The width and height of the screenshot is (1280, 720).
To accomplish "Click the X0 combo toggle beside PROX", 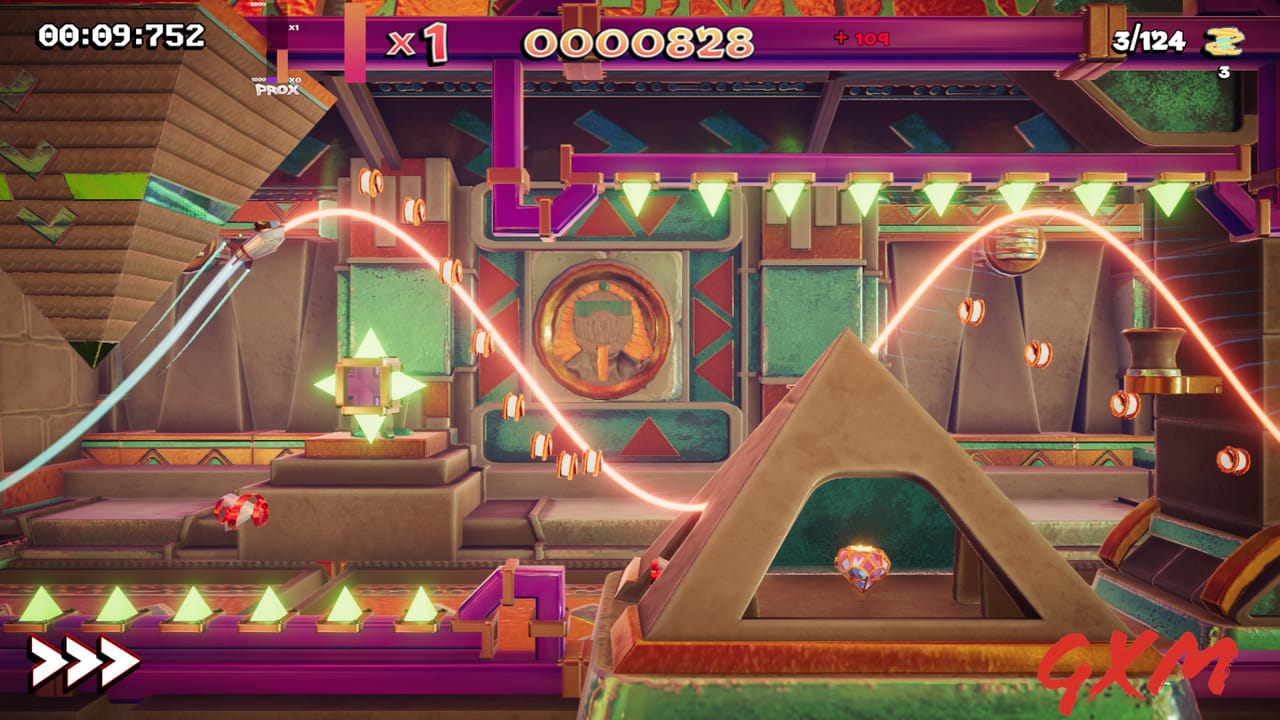I will click(295, 80).
